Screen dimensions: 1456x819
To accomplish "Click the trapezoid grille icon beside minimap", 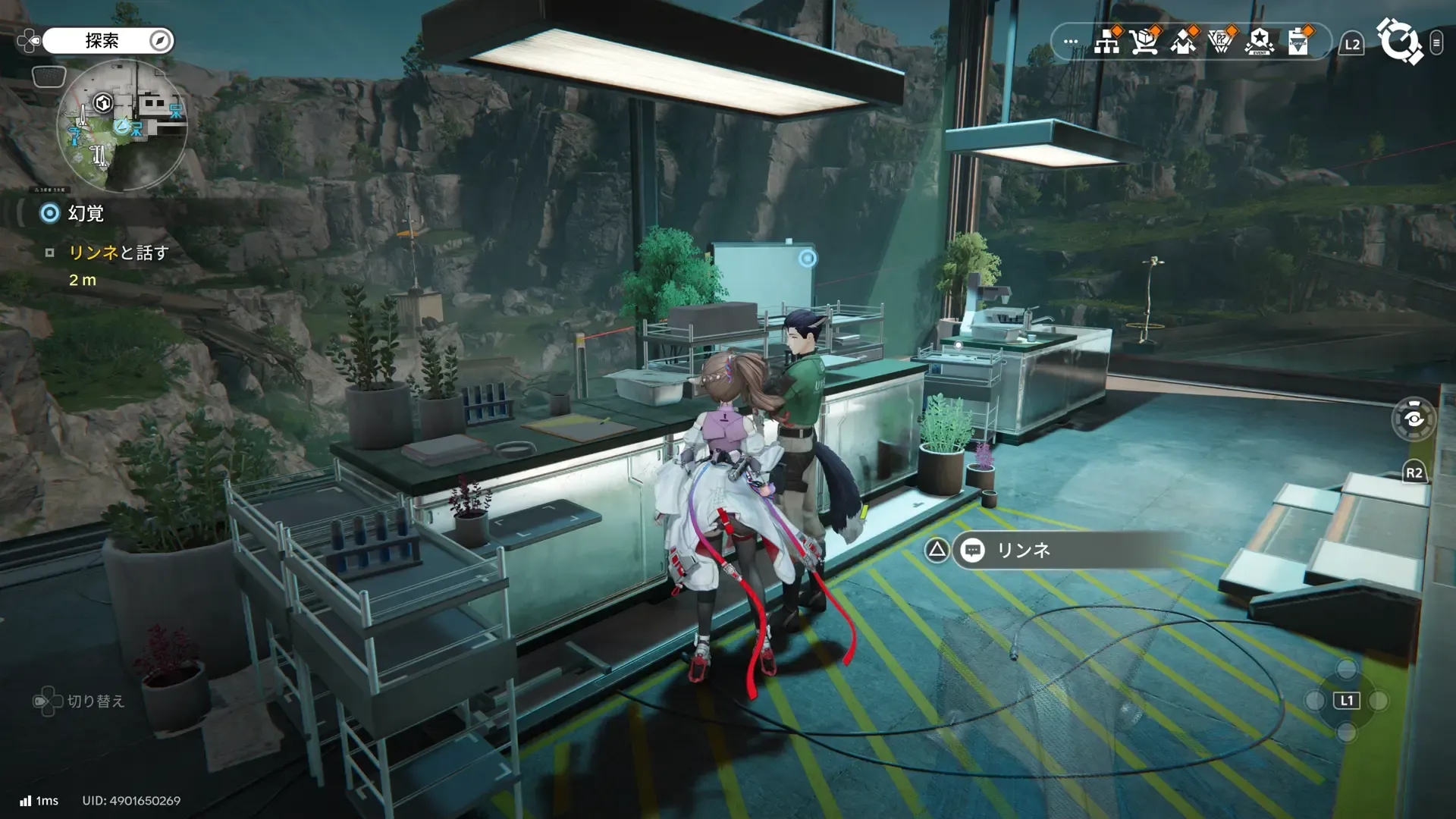I will click(x=49, y=77).
